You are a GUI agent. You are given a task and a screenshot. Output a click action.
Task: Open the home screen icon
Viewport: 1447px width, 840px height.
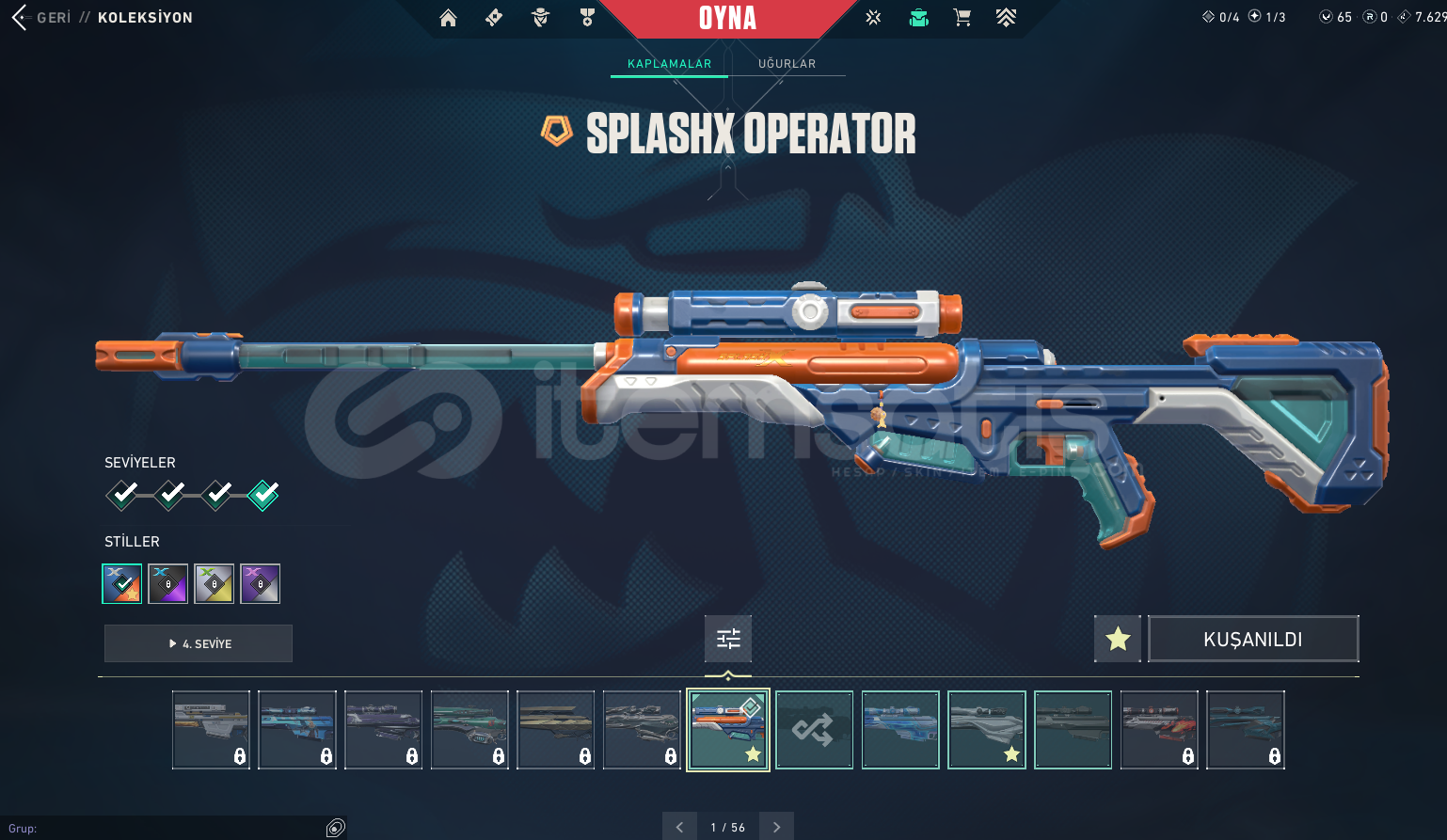[x=448, y=18]
